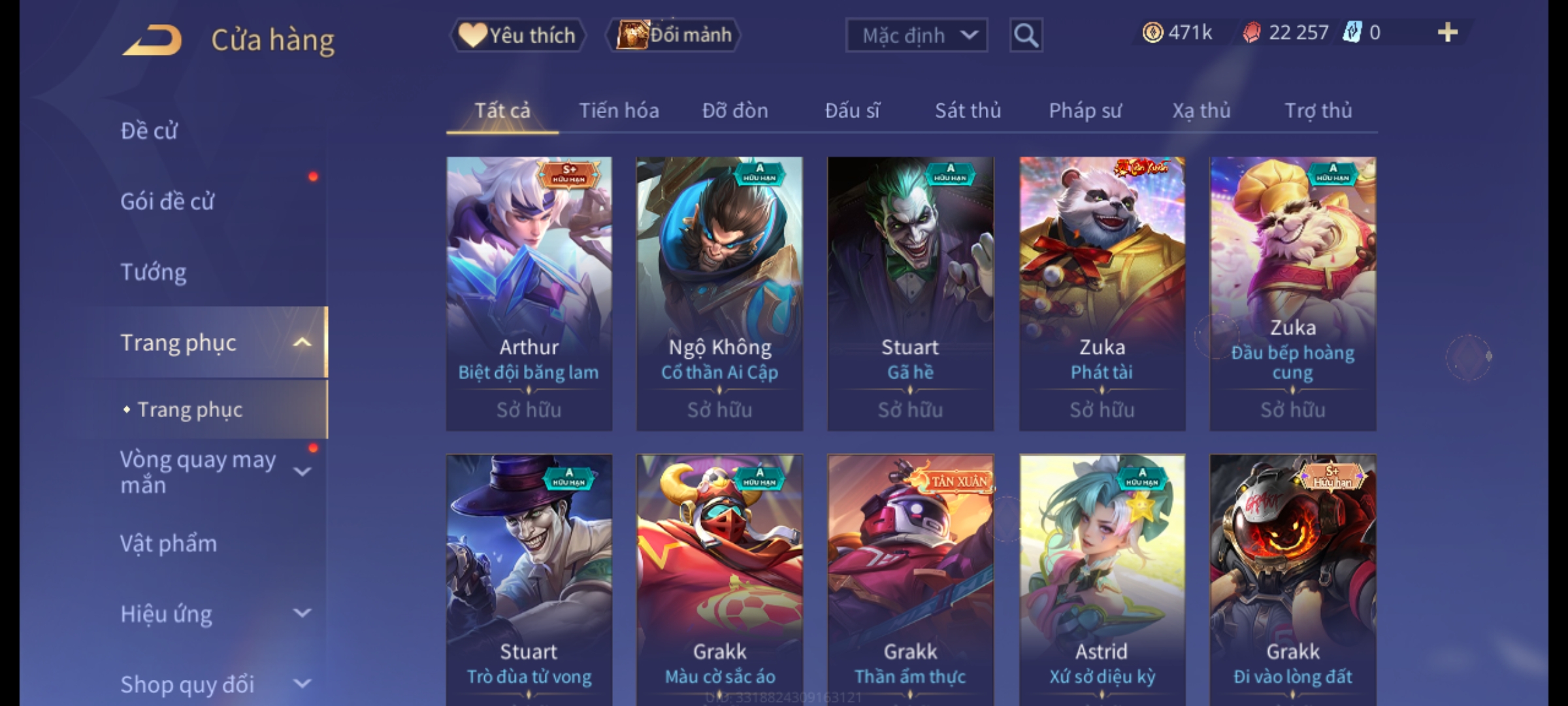Go back using the arrow button
This screenshot has height=706, width=1568.
point(152,41)
